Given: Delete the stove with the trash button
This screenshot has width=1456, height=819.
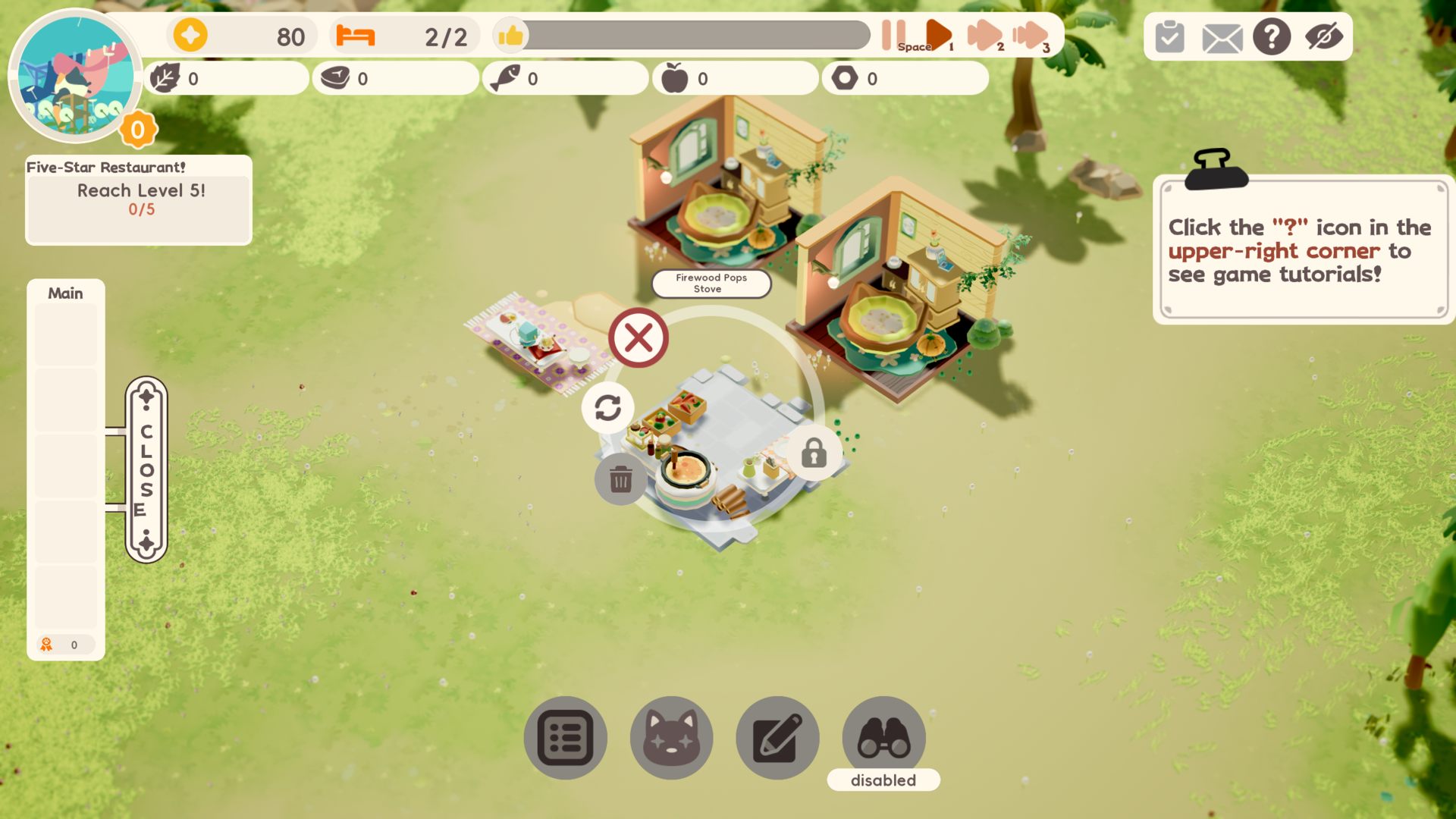Looking at the screenshot, I should (x=620, y=479).
